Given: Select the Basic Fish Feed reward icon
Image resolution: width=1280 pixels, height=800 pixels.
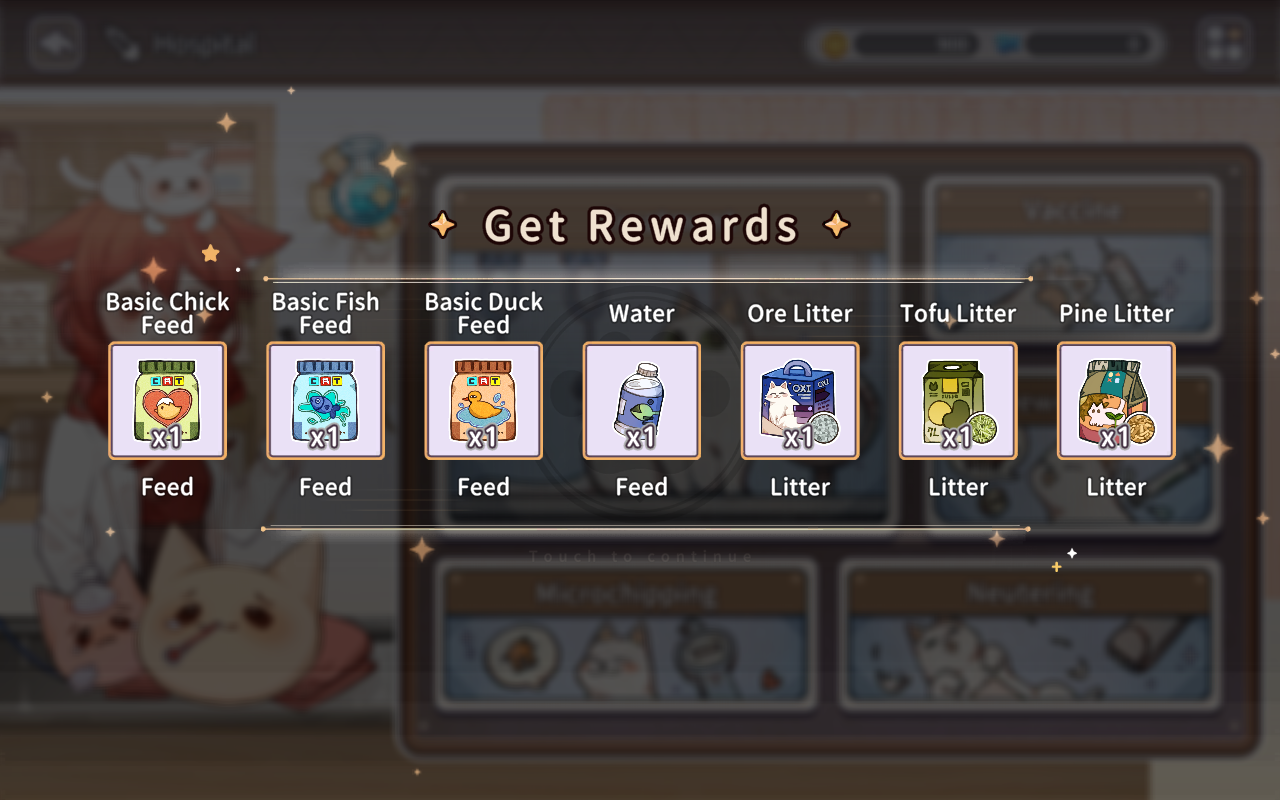Looking at the screenshot, I should pyautogui.click(x=325, y=400).
